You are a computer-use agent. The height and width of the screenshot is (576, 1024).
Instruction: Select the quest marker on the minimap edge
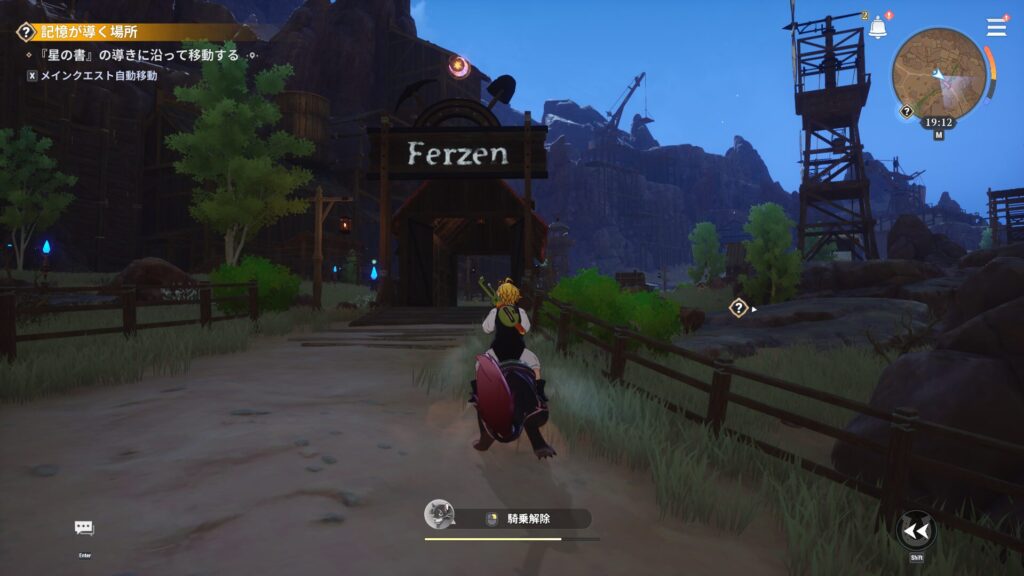point(906,111)
